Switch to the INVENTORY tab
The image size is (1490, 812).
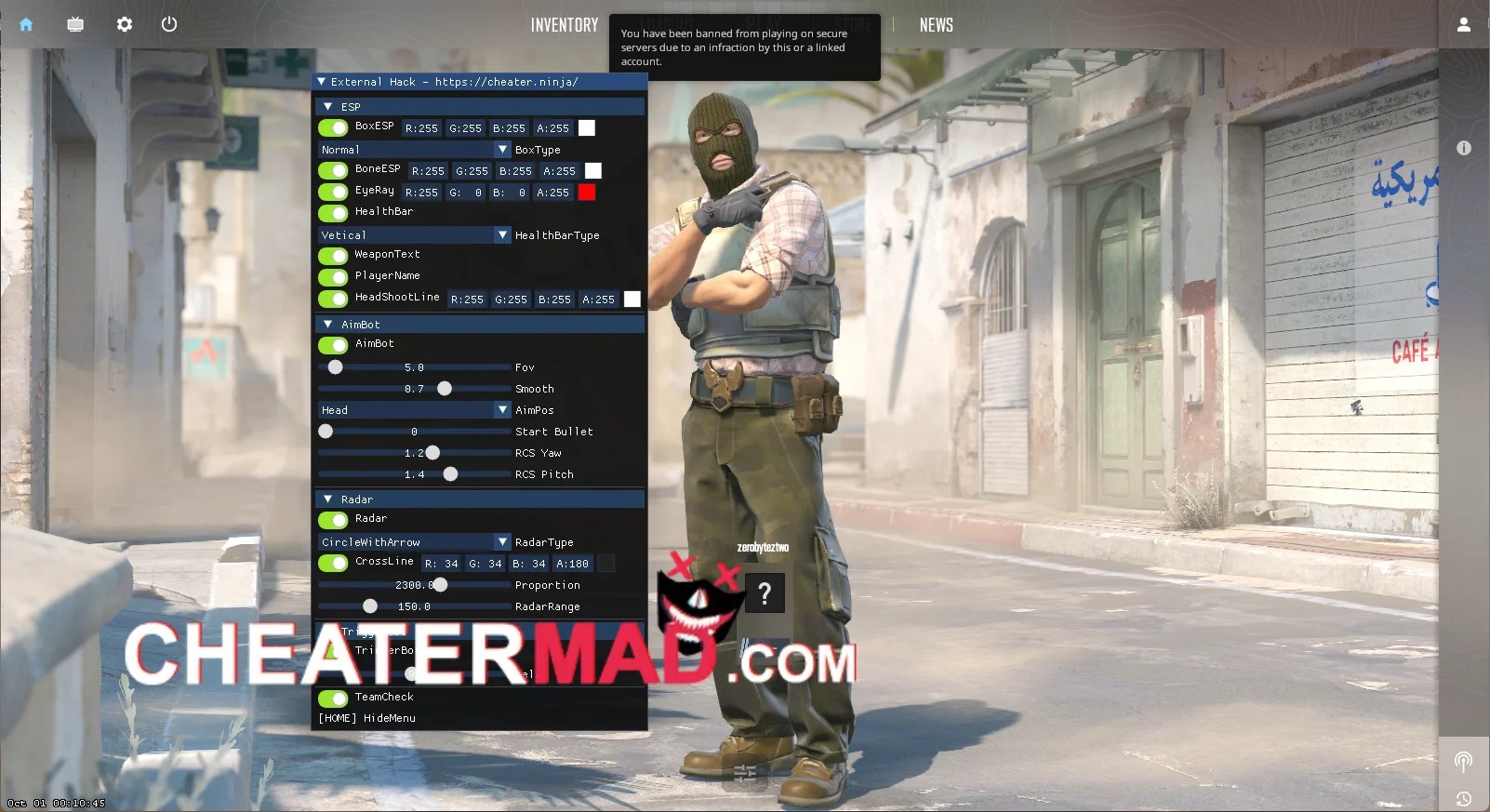565,24
